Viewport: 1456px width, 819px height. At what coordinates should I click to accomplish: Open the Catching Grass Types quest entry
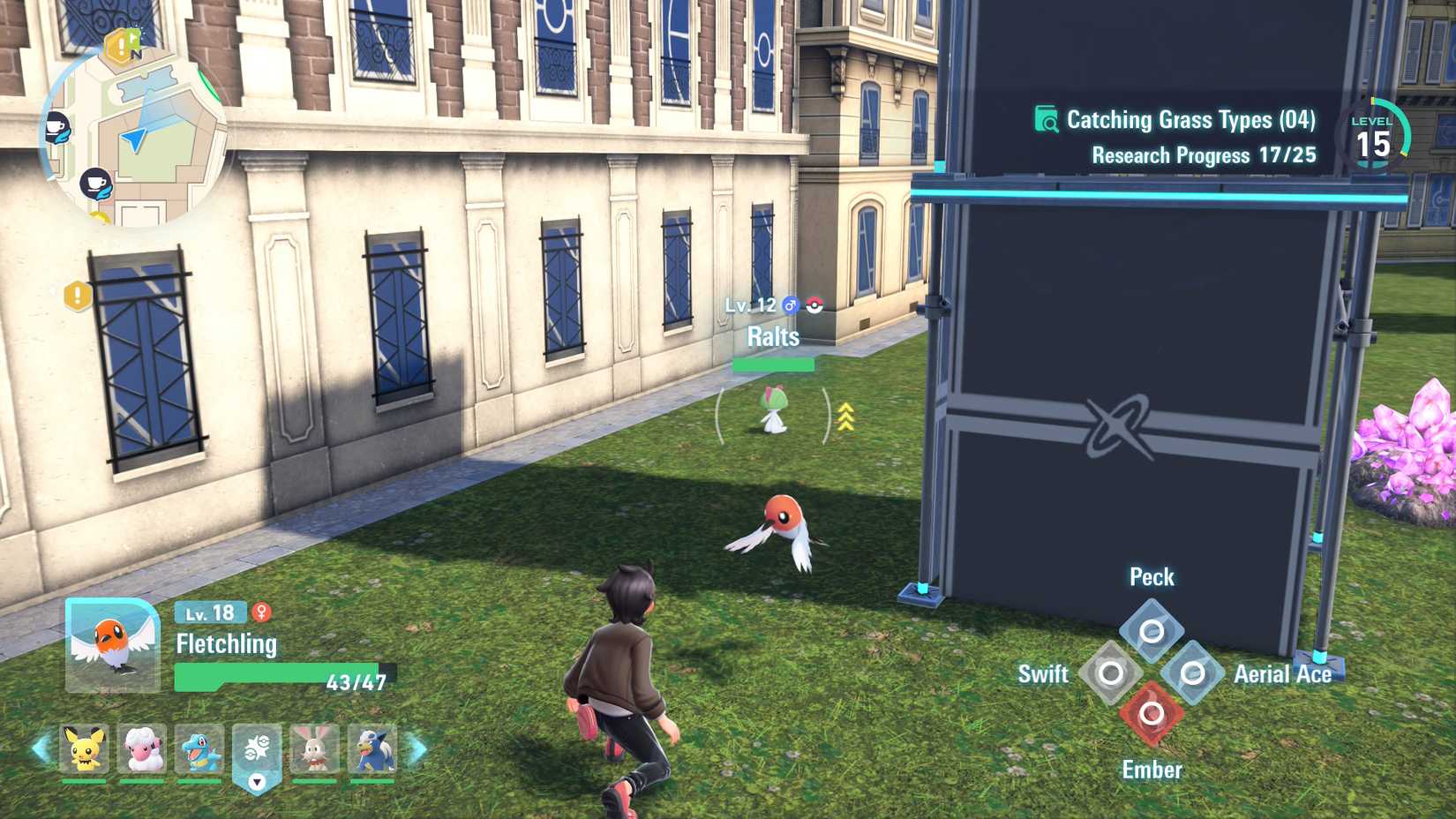tap(1190, 120)
